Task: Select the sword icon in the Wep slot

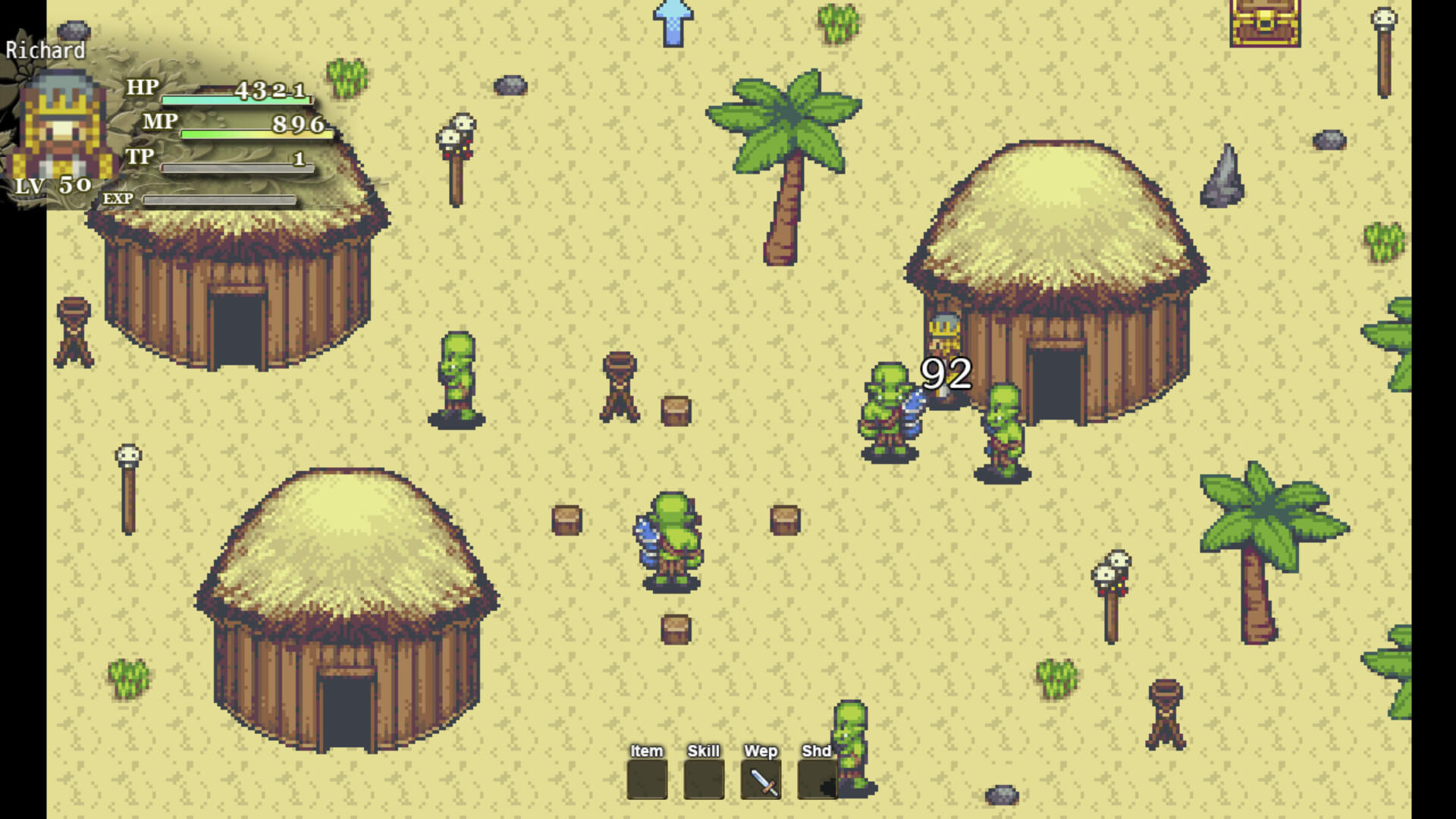Action: pos(761,780)
